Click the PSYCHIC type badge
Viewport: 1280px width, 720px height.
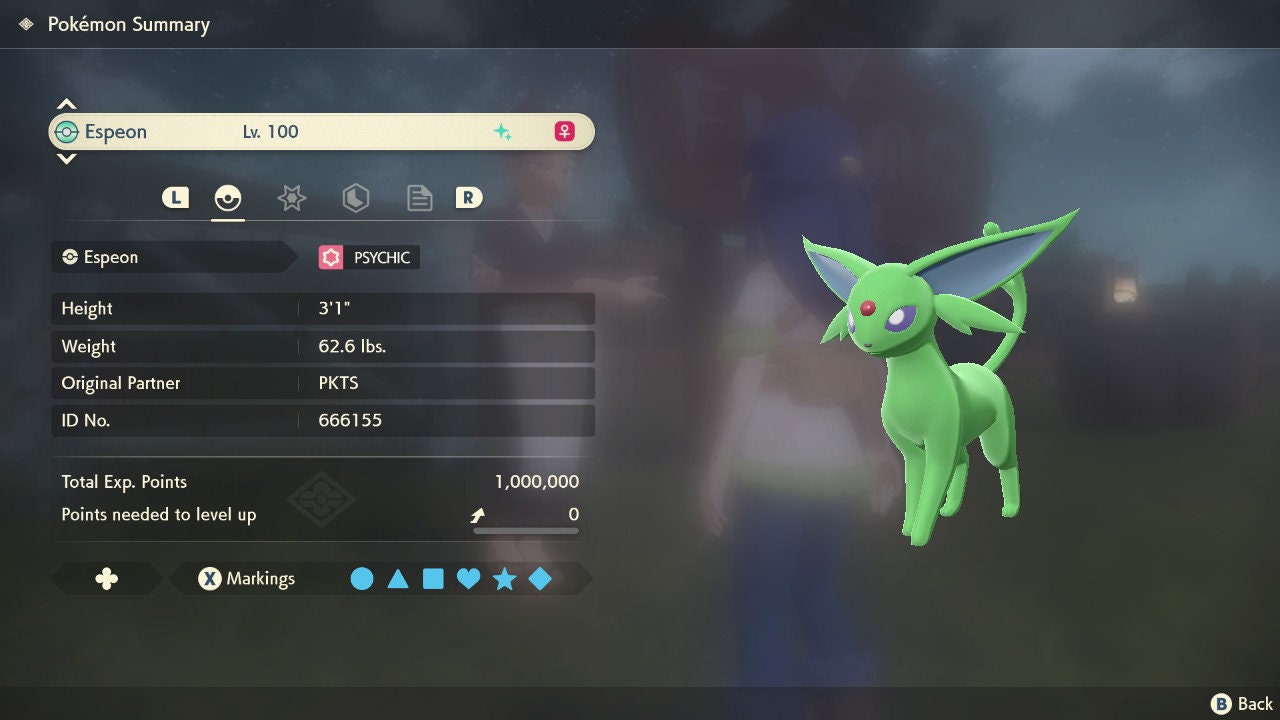(x=369, y=258)
